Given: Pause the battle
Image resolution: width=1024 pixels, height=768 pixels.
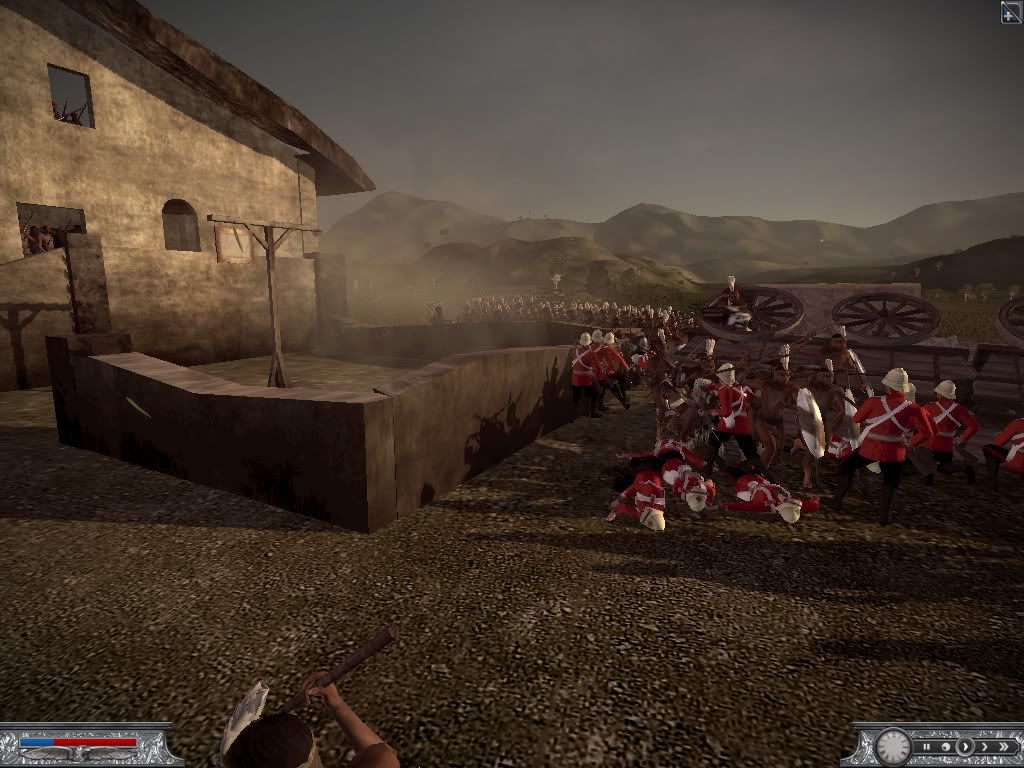Looking at the screenshot, I should 926,747.
